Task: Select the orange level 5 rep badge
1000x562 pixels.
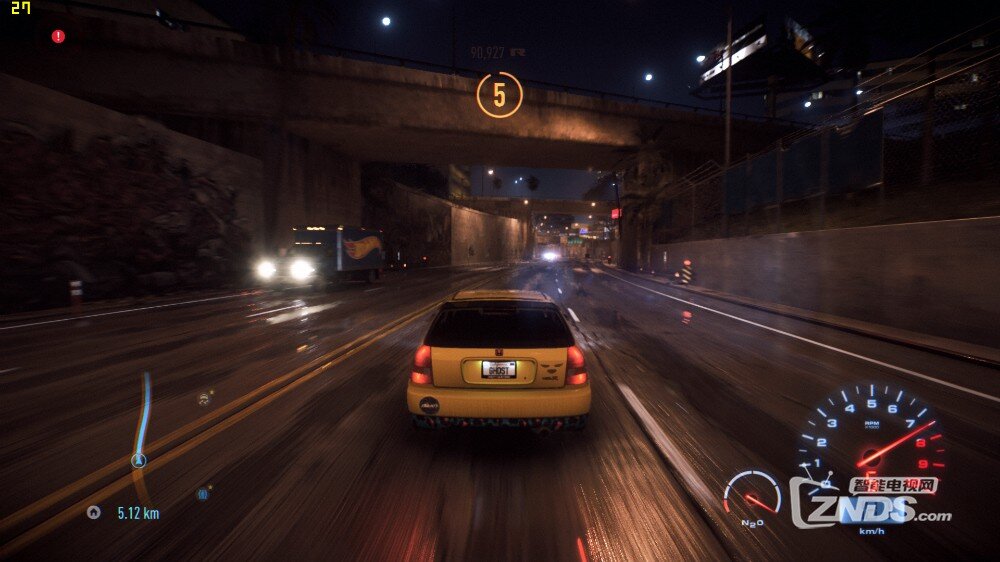Action: [x=499, y=94]
